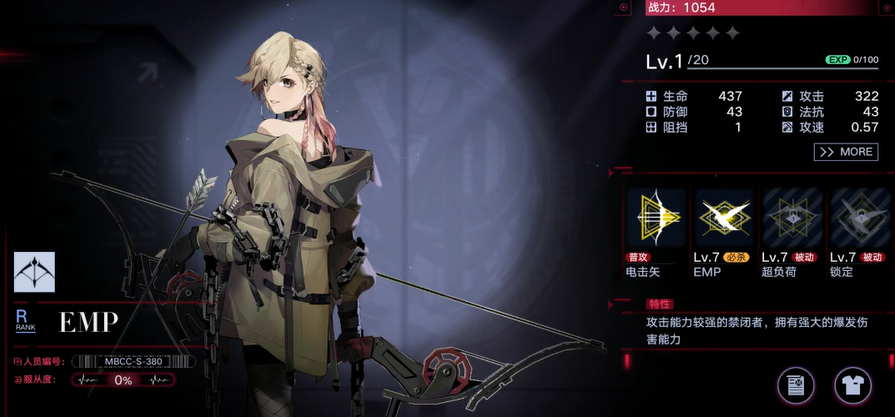Click the 服从度 compliance gauge
This screenshot has width=895, height=417.
(x=123, y=380)
